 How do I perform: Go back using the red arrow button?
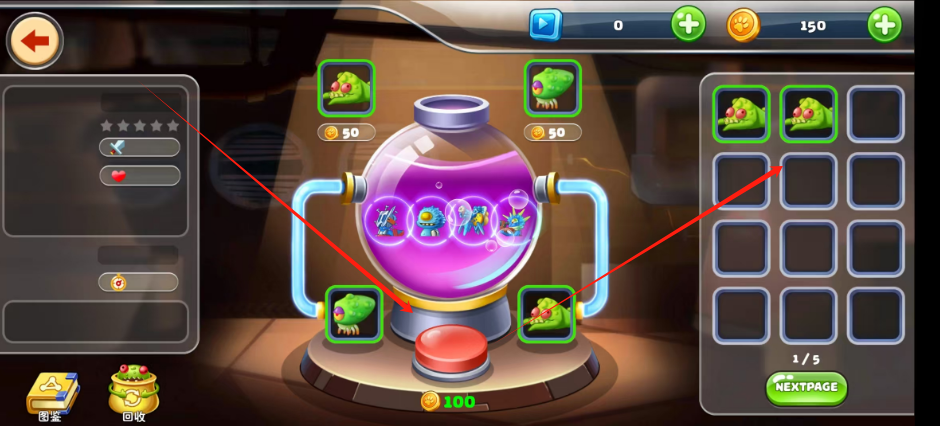[x=35, y=41]
